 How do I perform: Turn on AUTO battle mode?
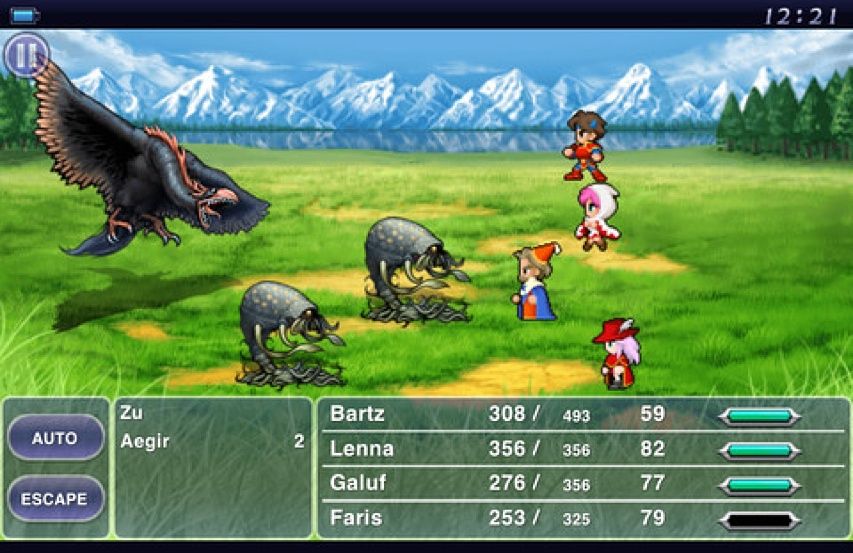click(x=55, y=438)
